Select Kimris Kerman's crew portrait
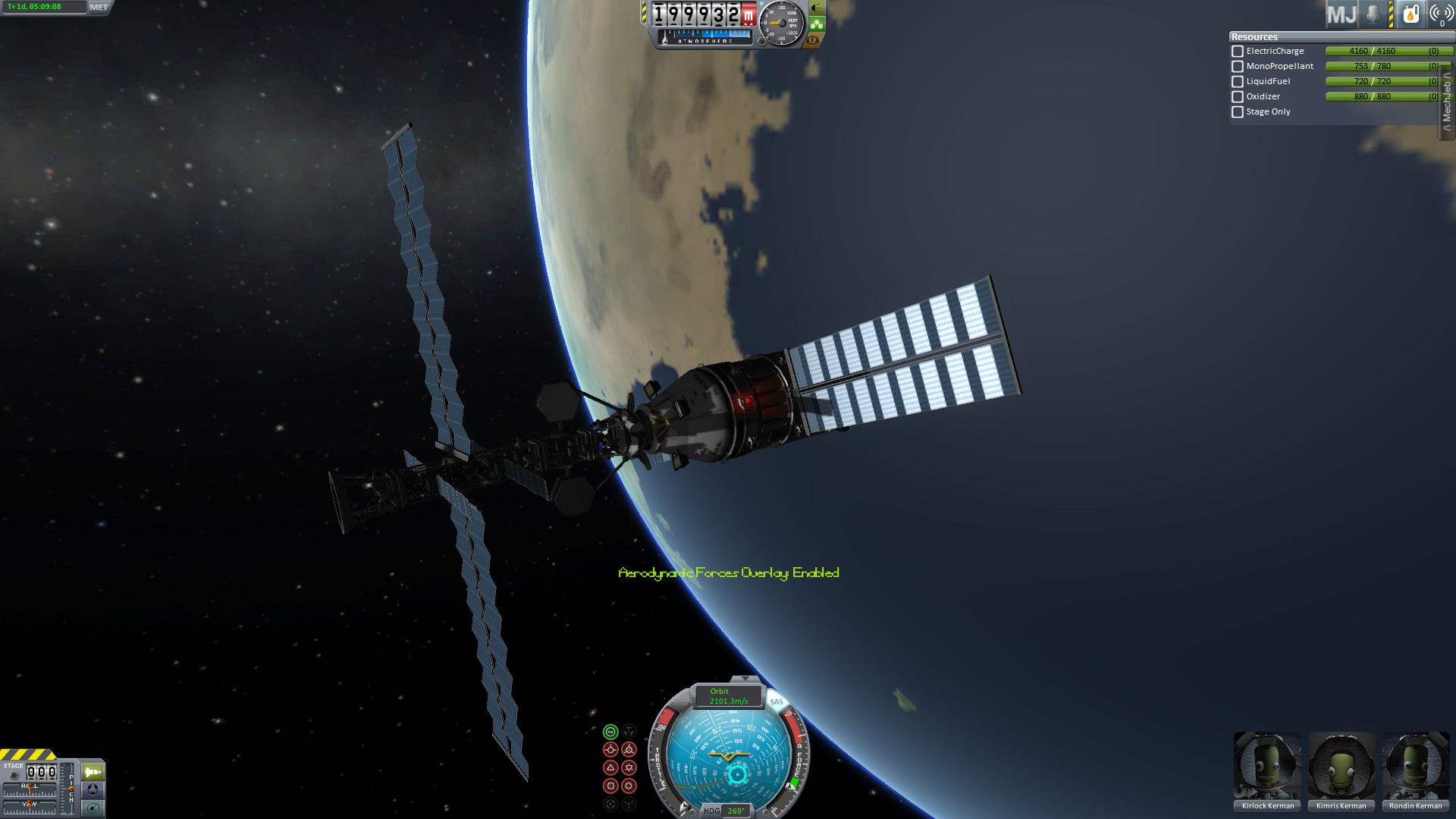Screen dimensions: 1456x819 (1341, 766)
